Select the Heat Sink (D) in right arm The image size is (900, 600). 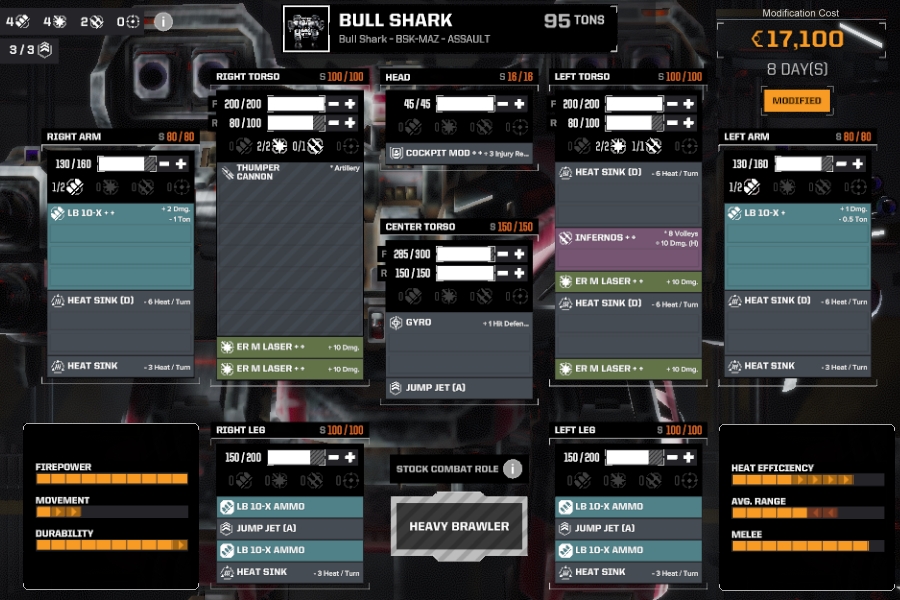[x=120, y=301]
